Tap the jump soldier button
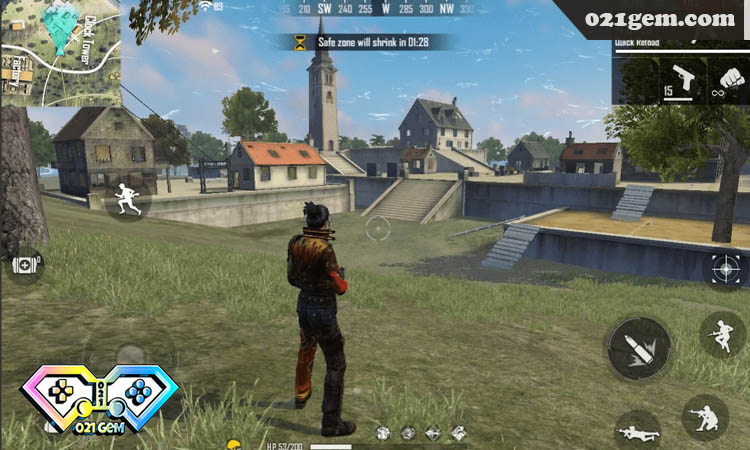 (721, 335)
